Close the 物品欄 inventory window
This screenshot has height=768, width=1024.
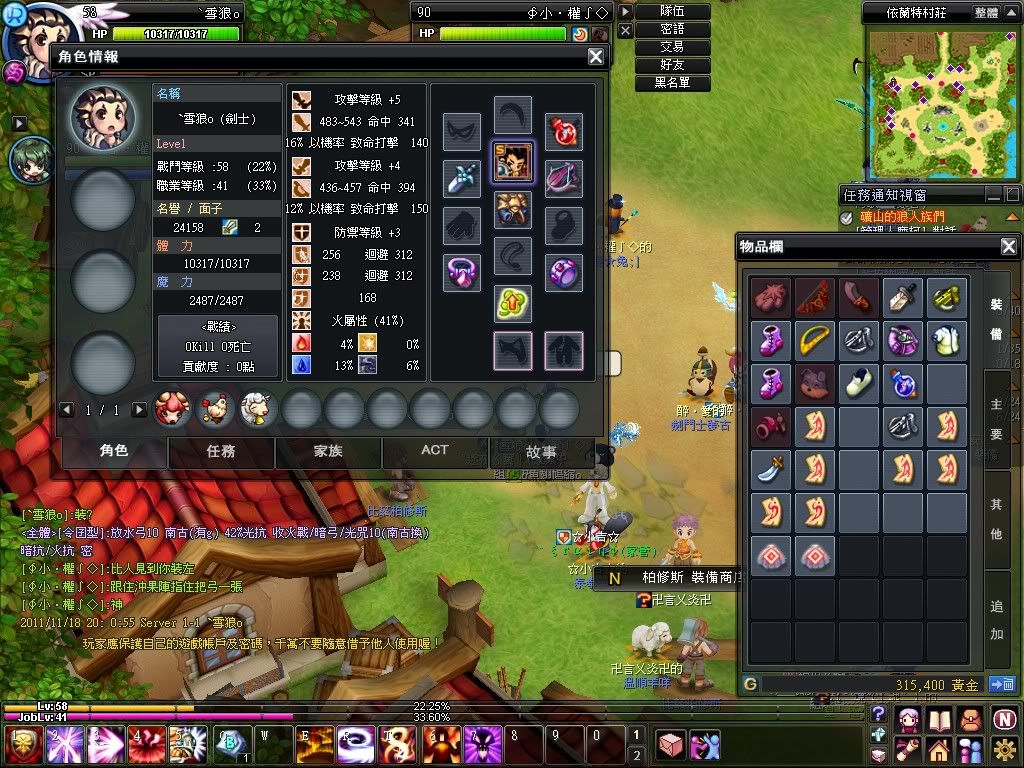[x=1008, y=246]
